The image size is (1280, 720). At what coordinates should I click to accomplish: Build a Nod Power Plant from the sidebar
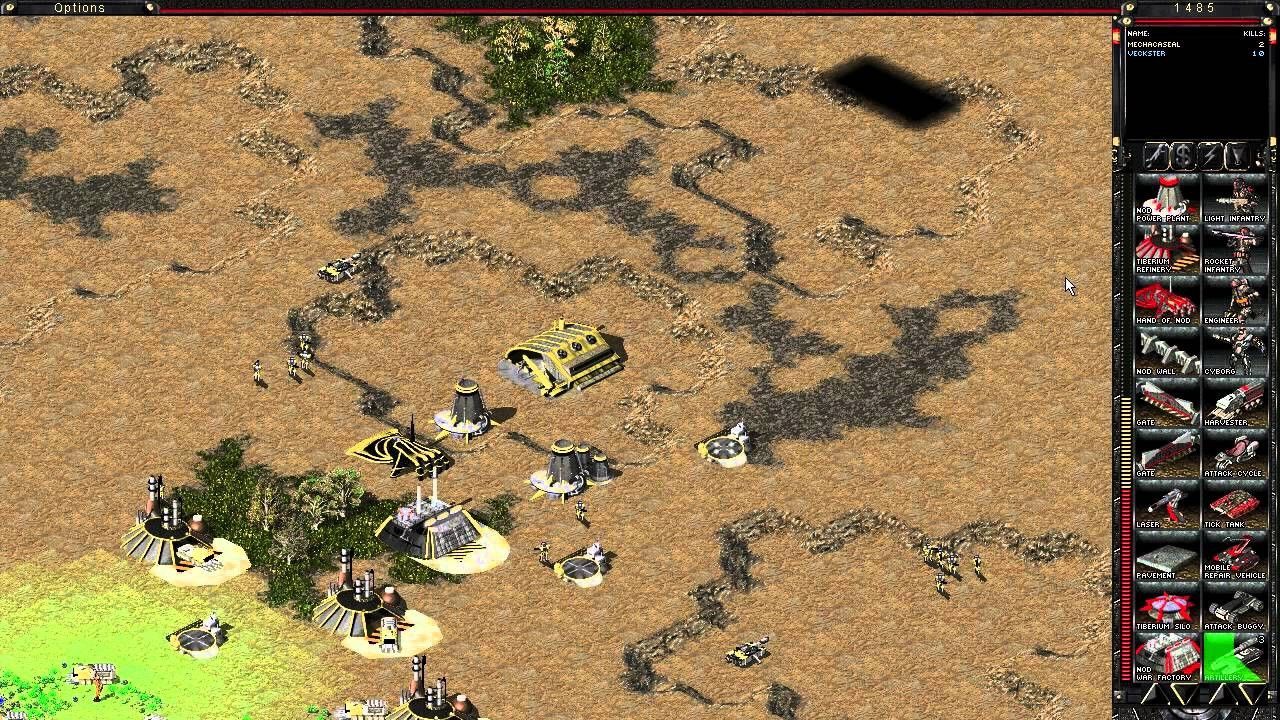(1164, 196)
